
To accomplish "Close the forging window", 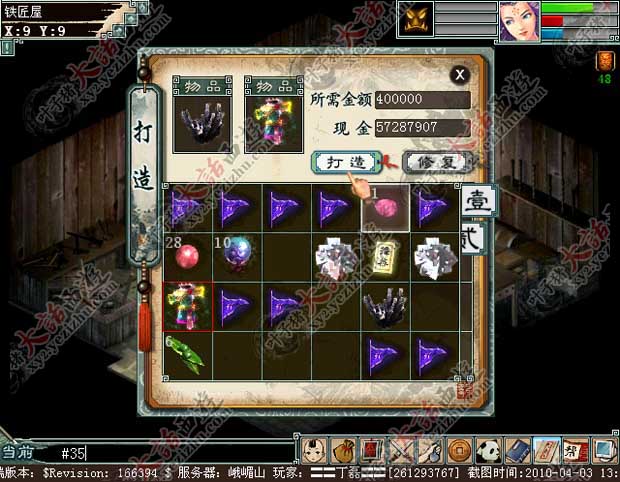I will (x=459, y=74).
